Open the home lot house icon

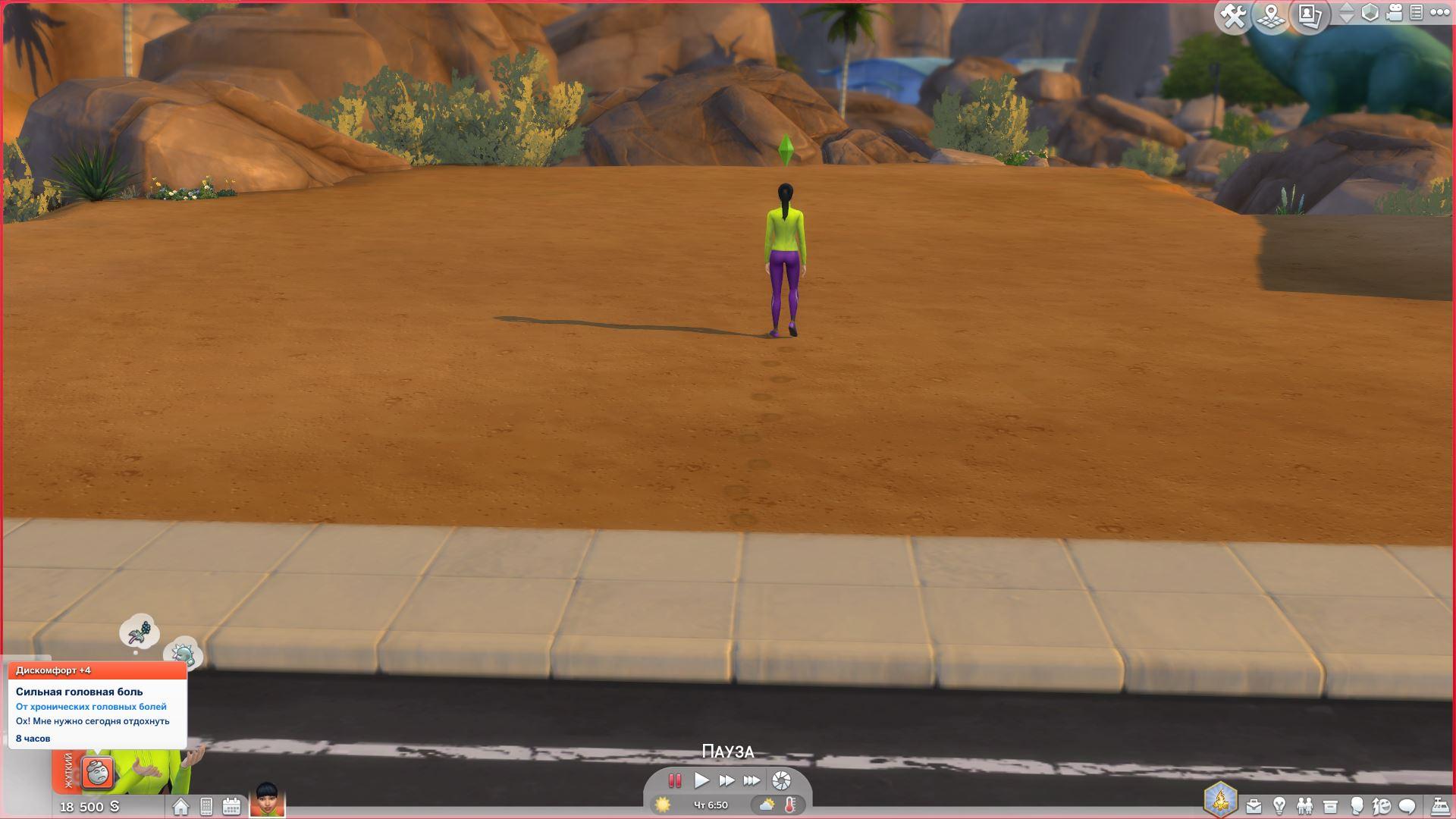(x=180, y=806)
